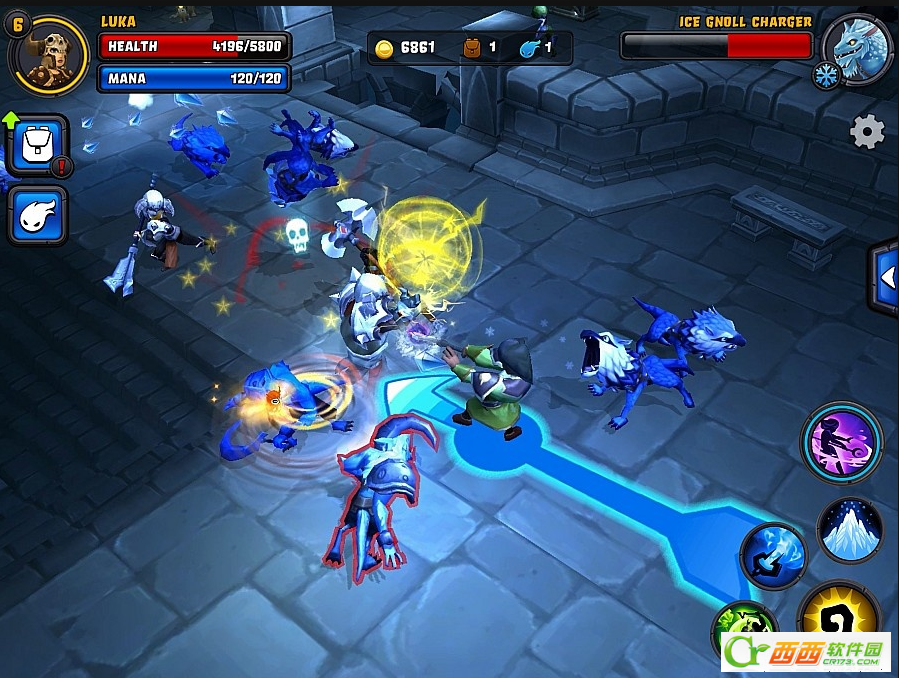The image size is (899, 678).
Task: Activate the purple whirlwind staff ability
Action: point(842,443)
